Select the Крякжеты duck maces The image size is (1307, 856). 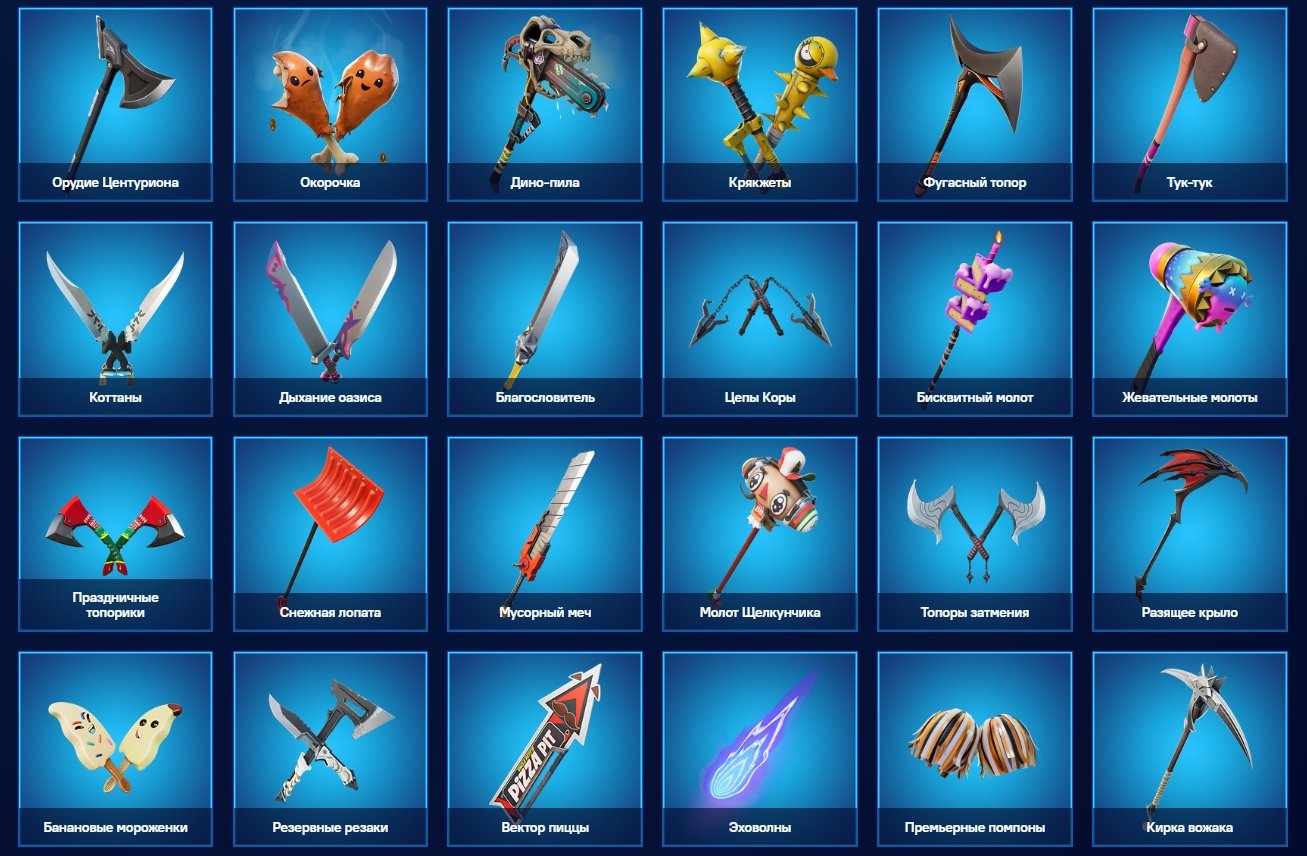(758, 95)
